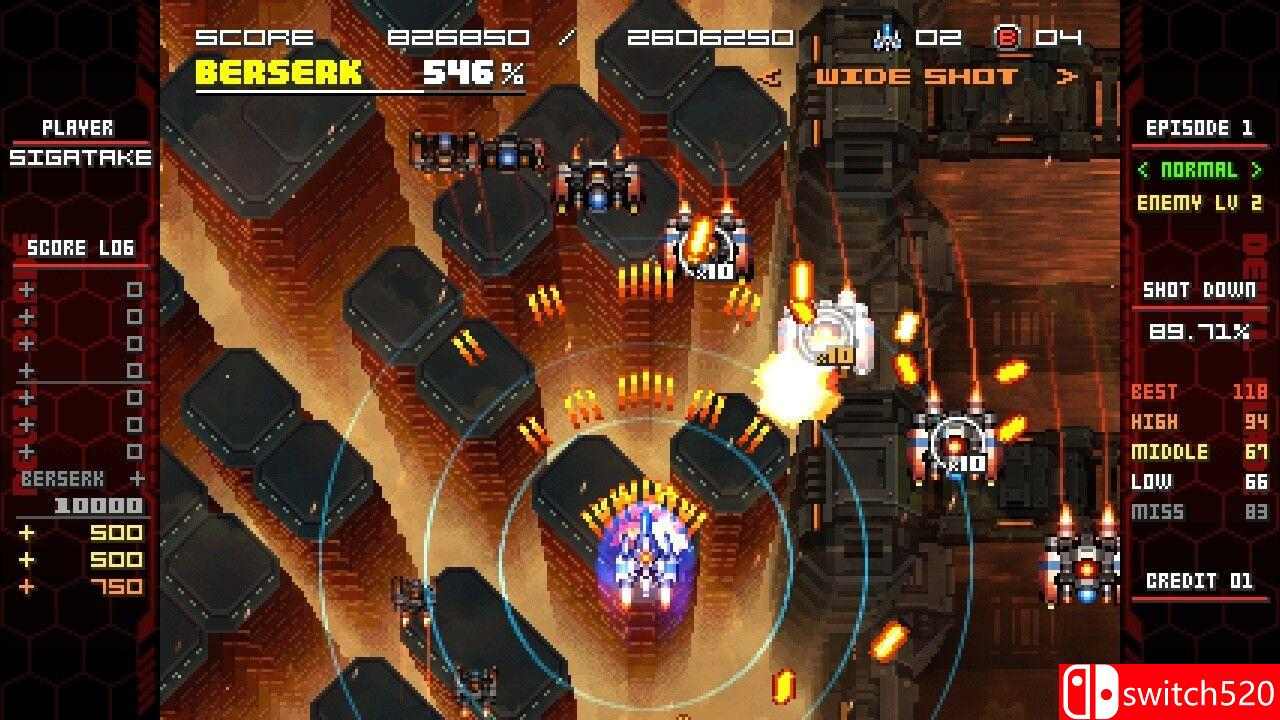1280x720 pixels.
Task: Select the EPISODE 1 header
Action: coord(1199,128)
